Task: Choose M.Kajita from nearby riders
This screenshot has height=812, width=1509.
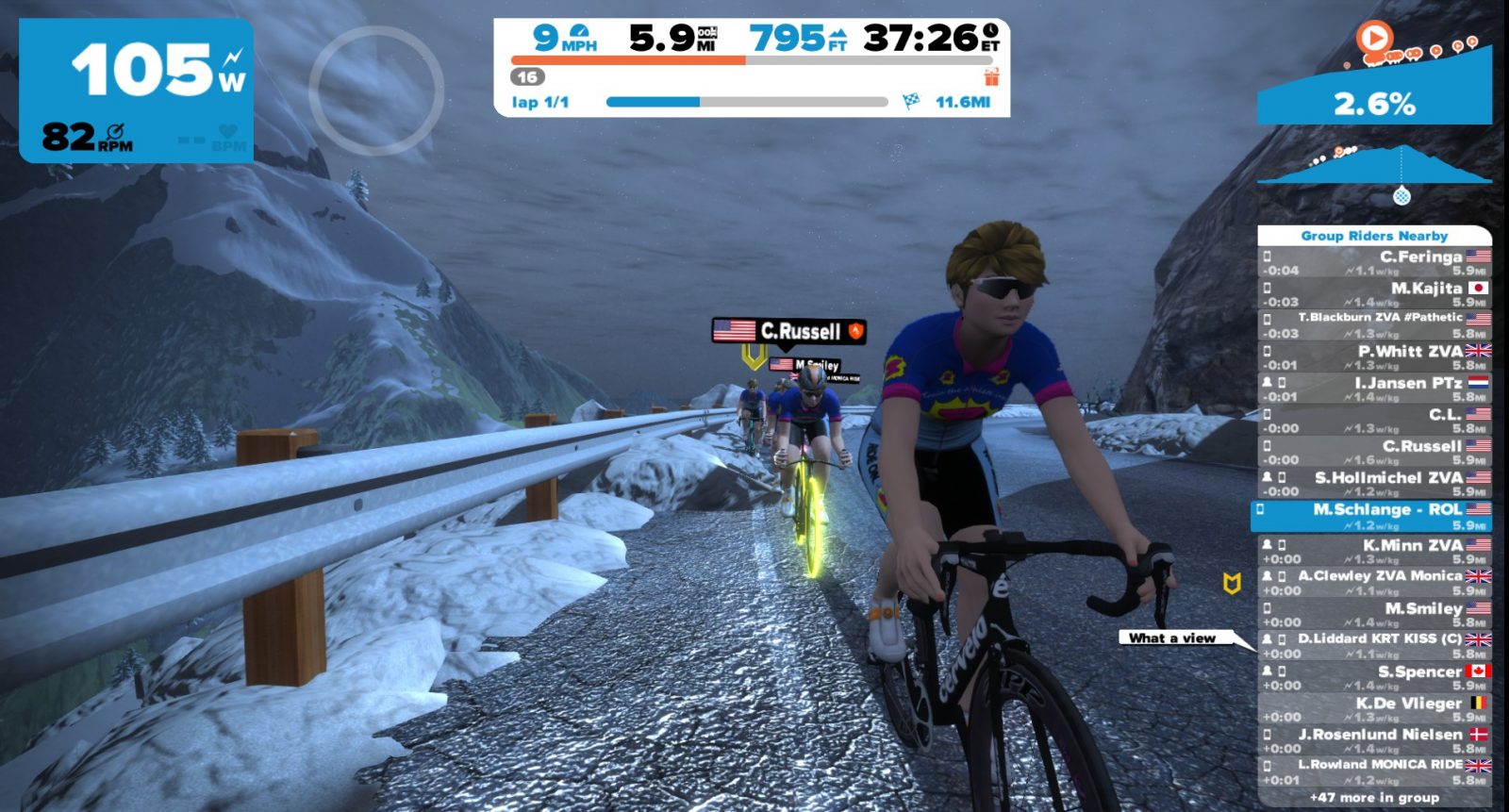Action: (1374, 294)
